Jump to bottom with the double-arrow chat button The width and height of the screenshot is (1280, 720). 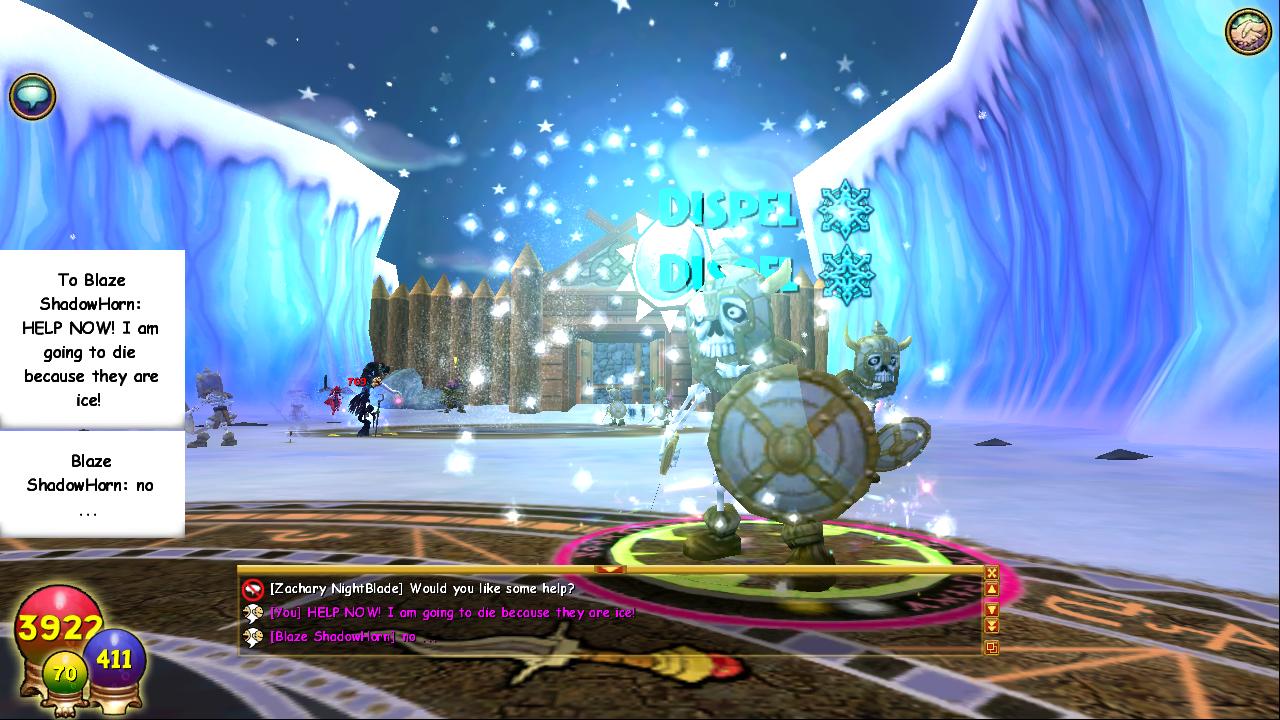(x=991, y=626)
